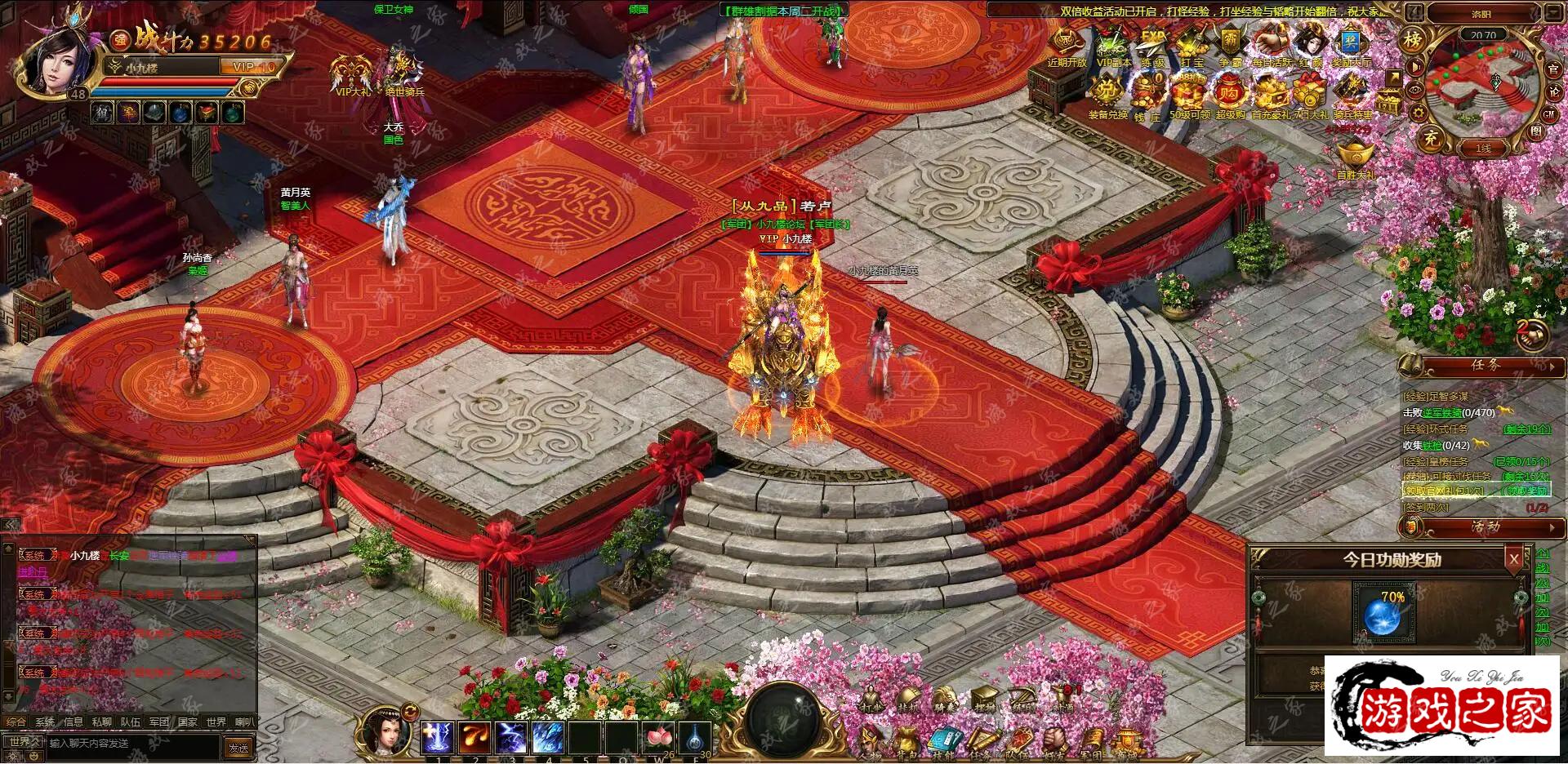1568x764 pixels.
Task: Claim the 首充豪礼 first-recharge gift
Action: 1271,92
